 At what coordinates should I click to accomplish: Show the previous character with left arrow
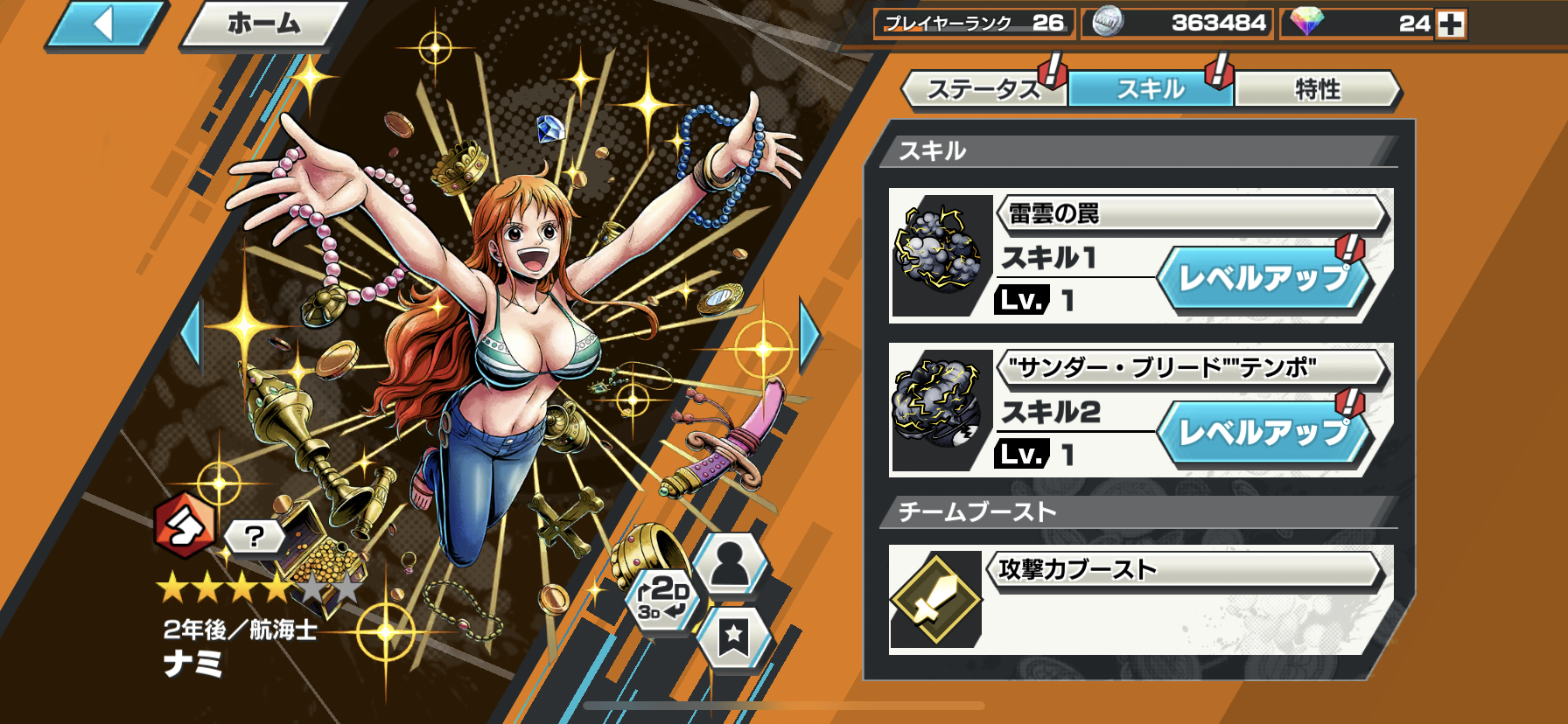click(x=191, y=333)
